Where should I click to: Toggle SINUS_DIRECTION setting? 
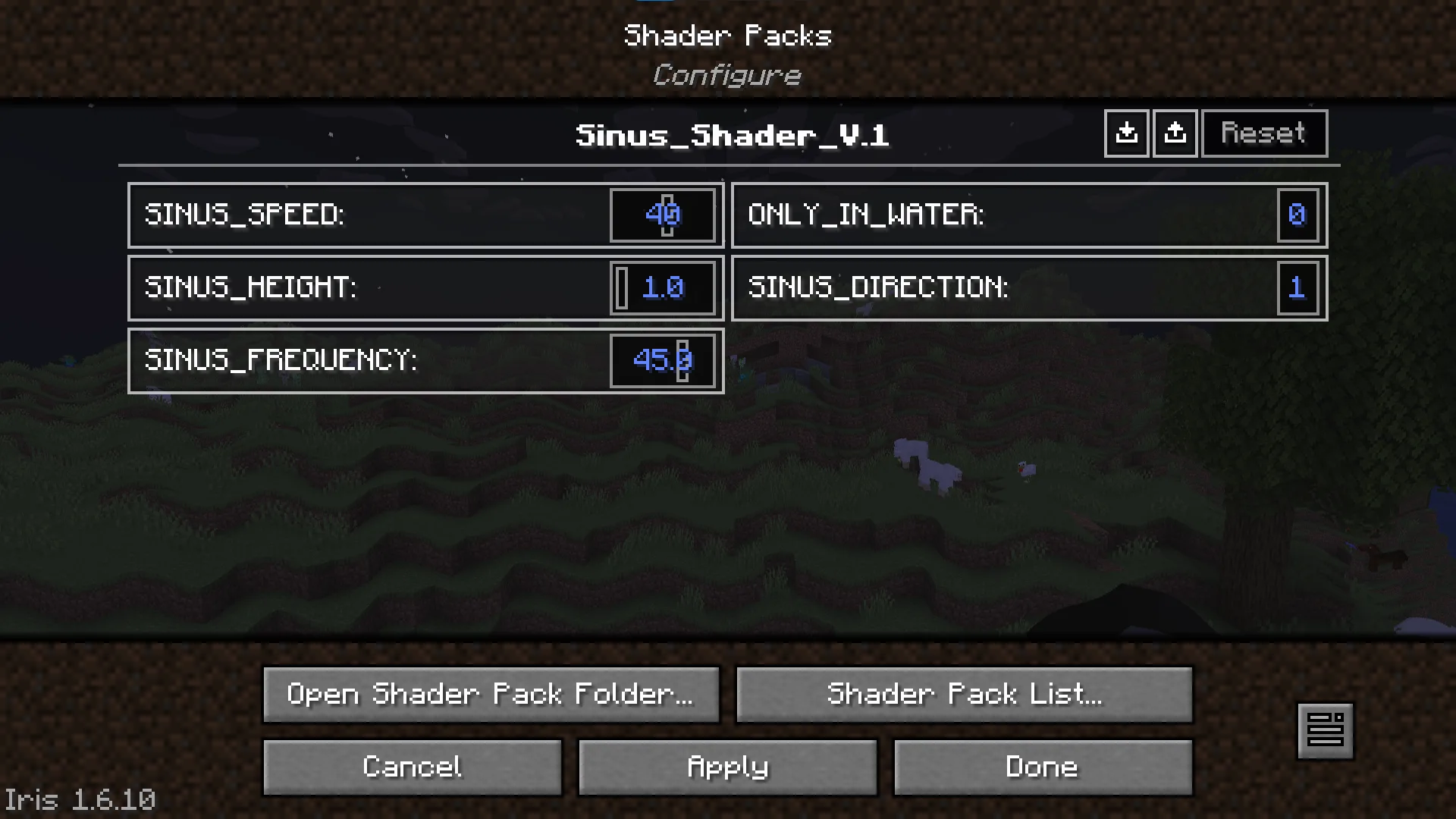[1028, 288]
